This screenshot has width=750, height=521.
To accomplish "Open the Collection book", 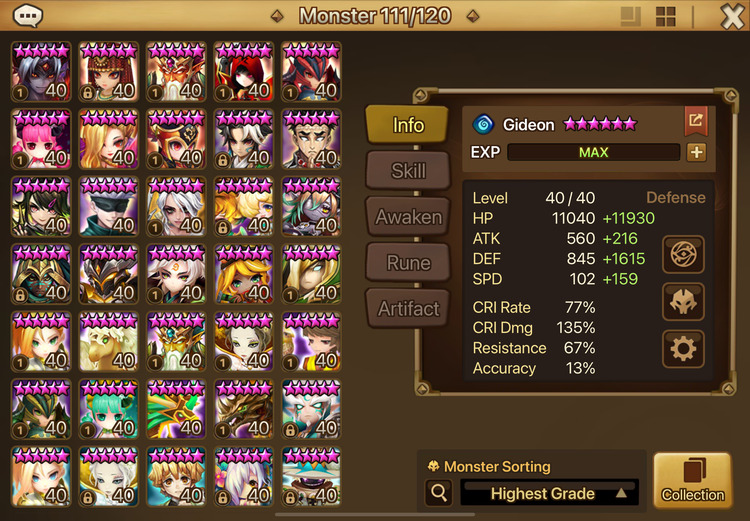I will pyautogui.click(x=692, y=481).
